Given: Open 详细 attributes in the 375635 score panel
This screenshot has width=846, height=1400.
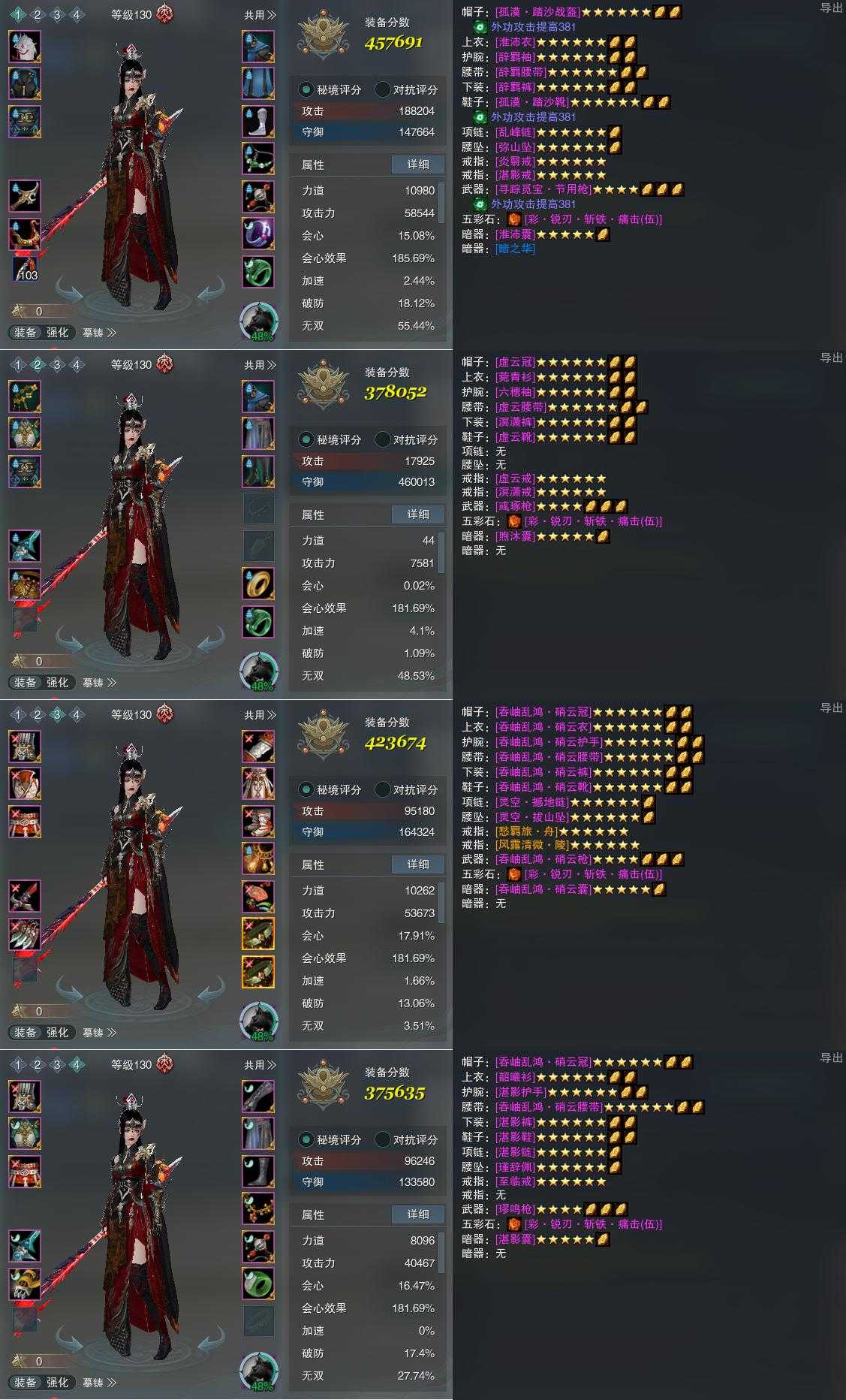Looking at the screenshot, I should coord(417,1214).
